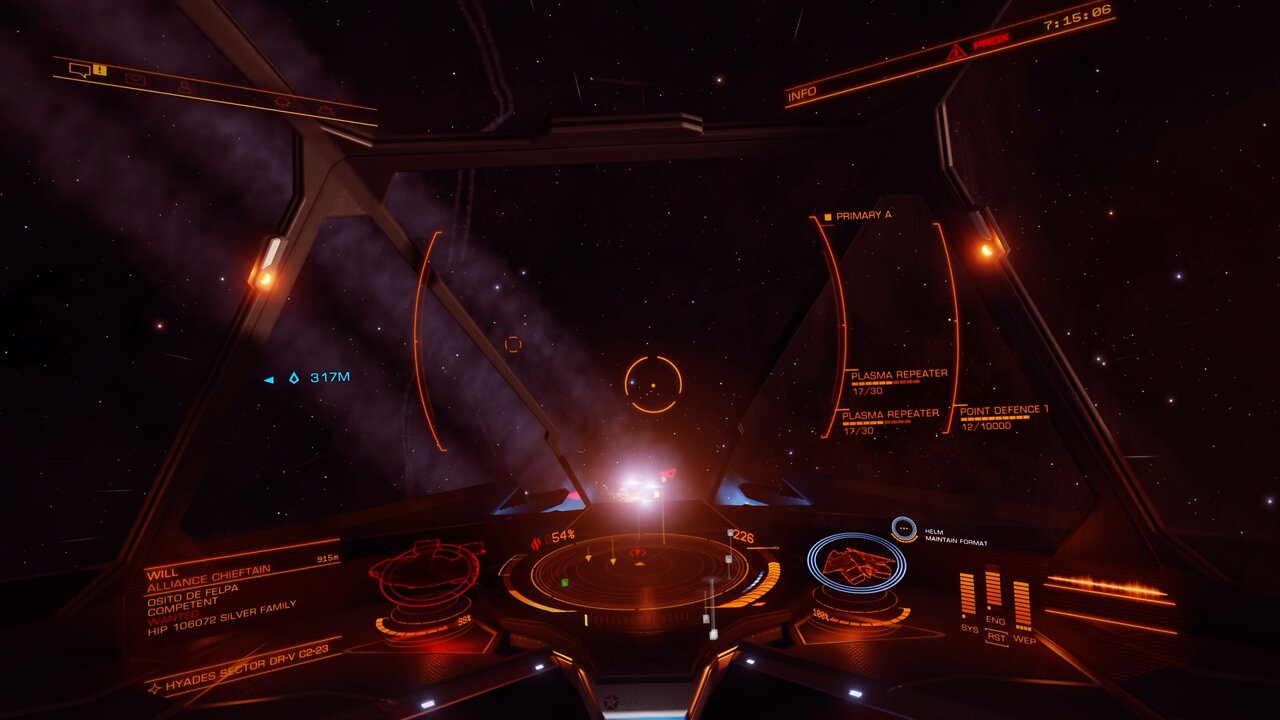This screenshot has width=1280, height=720.
Task: Click your own ship hologram
Action: tap(856, 564)
